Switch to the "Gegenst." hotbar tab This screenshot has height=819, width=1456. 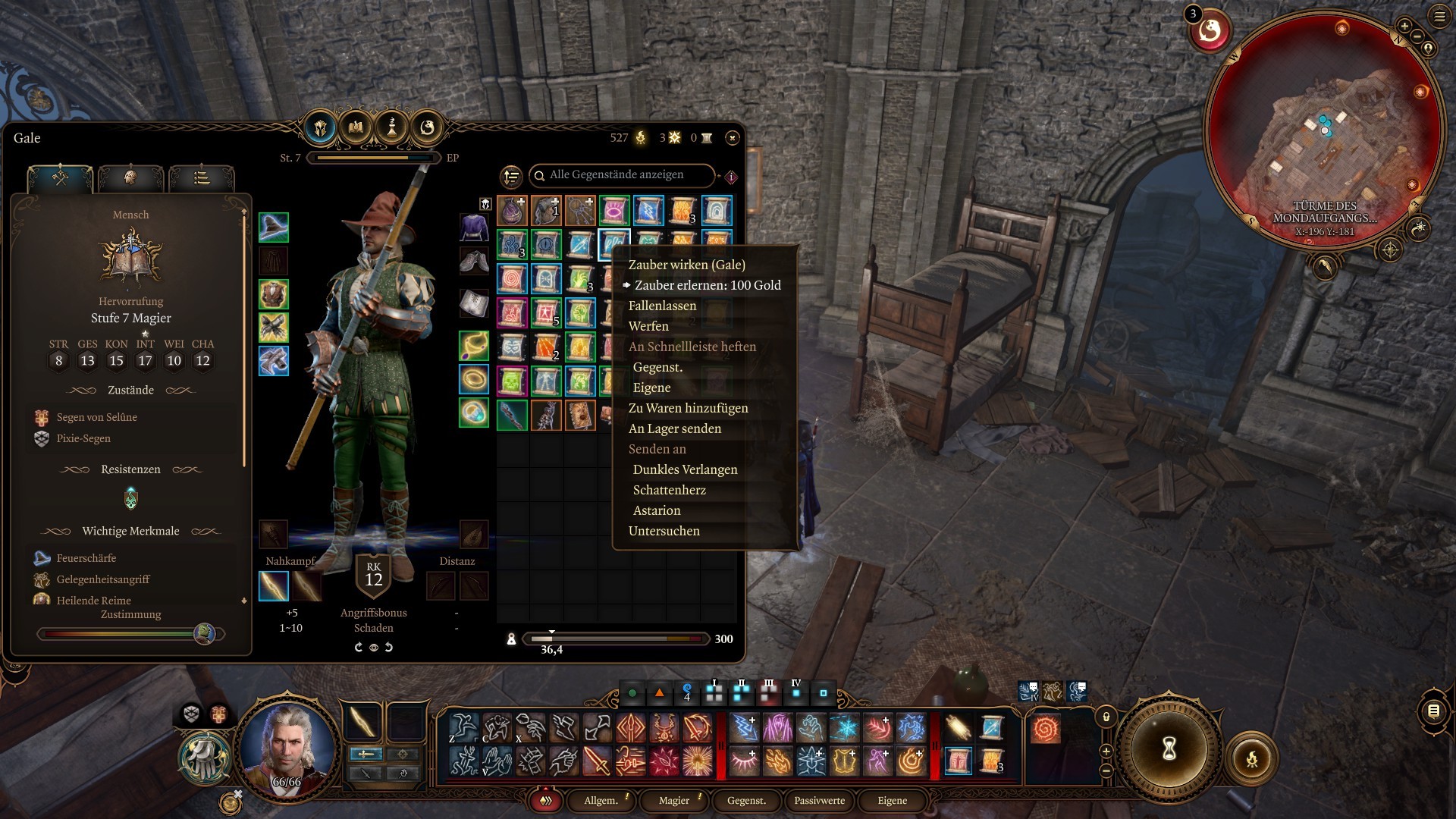[746, 801]
